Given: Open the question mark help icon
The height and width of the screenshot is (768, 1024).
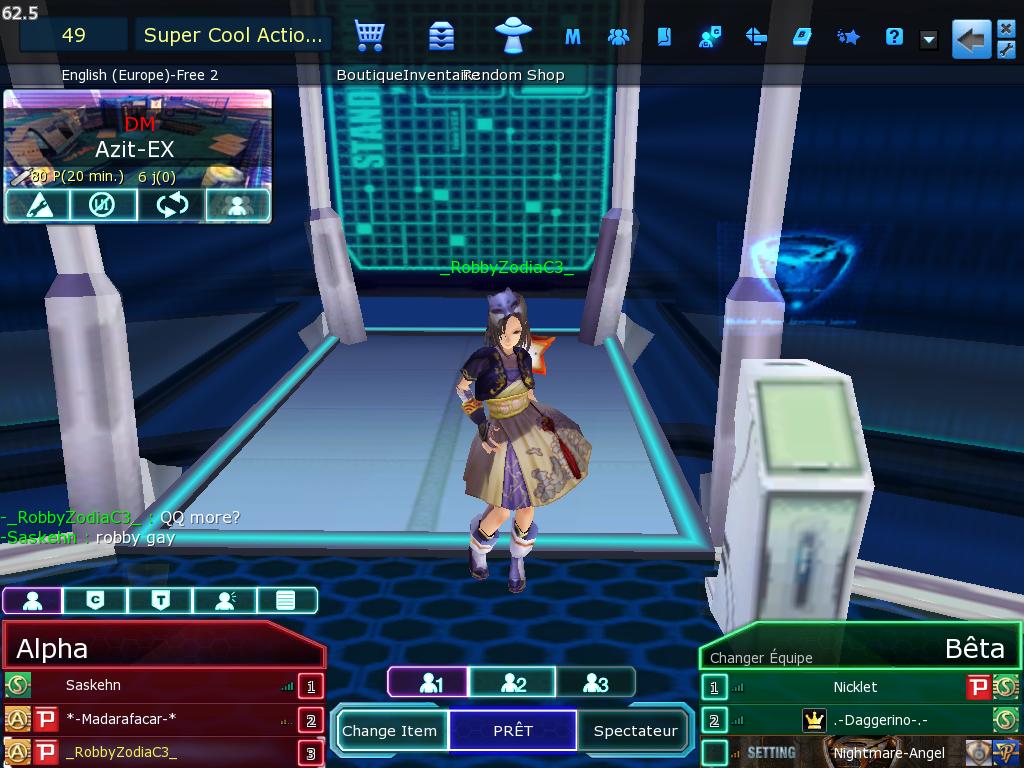Looking at the screenshot, I should (x=894, y=37).
